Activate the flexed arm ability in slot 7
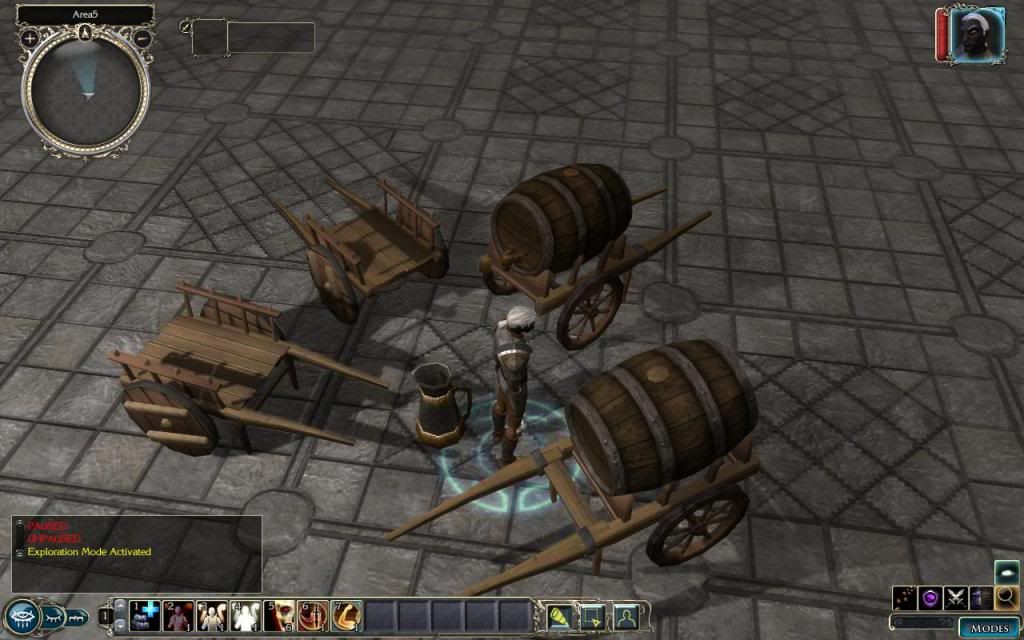1024x640 pixels. pyautogui.click(x=347, y=616)
